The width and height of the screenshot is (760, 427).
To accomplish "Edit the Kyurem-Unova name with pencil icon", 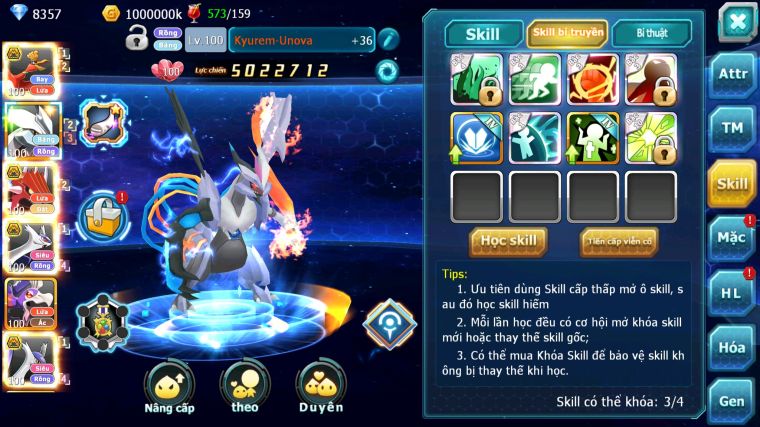I will point(388,40).
